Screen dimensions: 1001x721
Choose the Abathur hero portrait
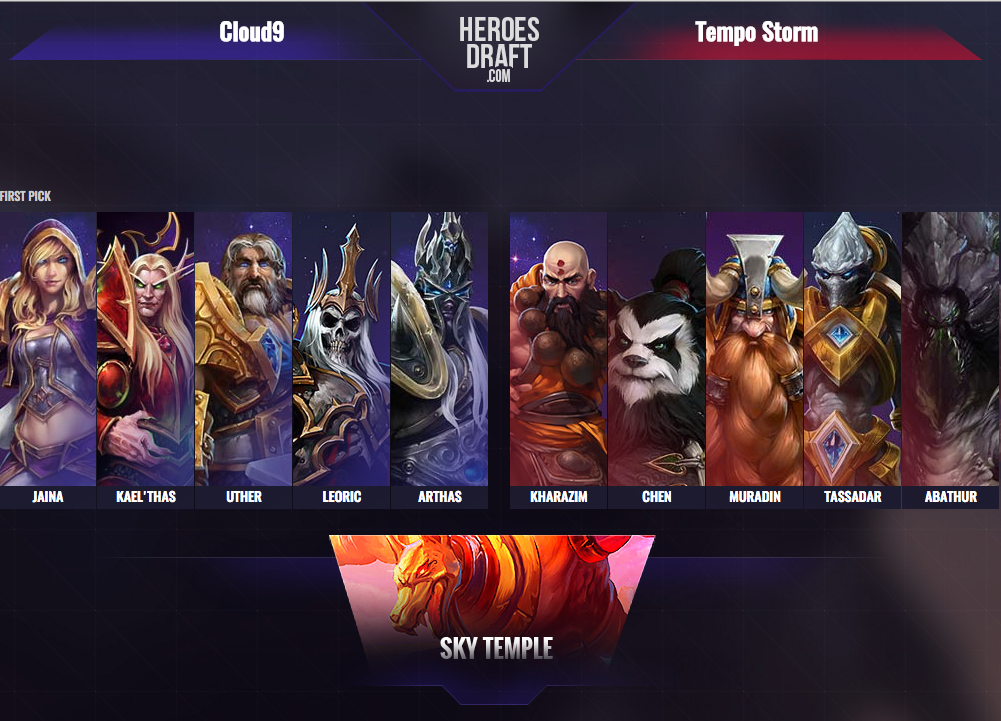point(950,350)
